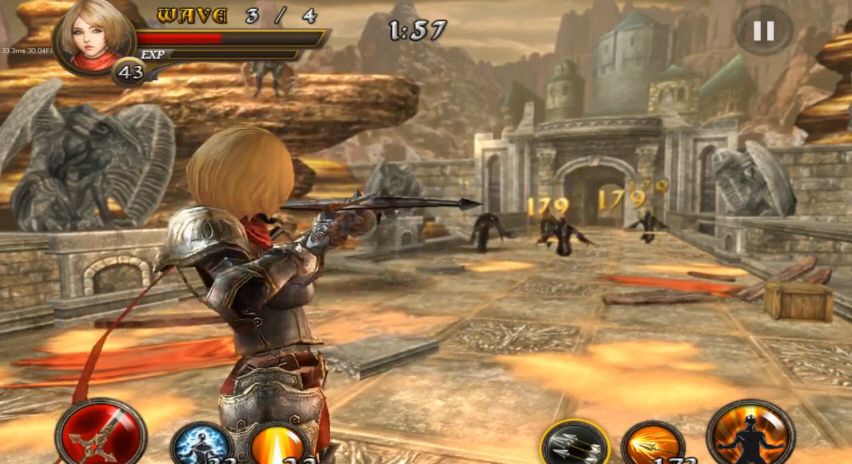
Task: Select the multi-arrow volley skill
Action: point(575,443)
